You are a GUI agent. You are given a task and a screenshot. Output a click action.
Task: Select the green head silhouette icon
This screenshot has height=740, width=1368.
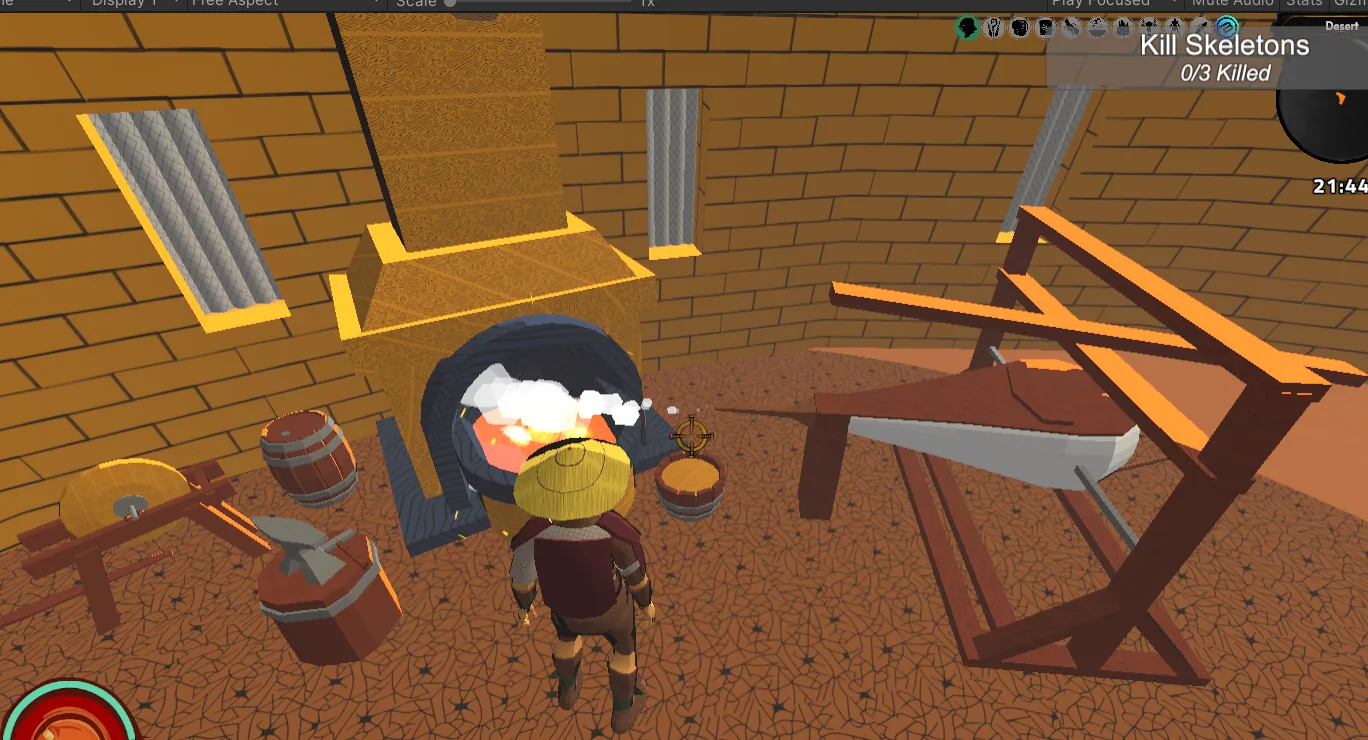point(967,28)
